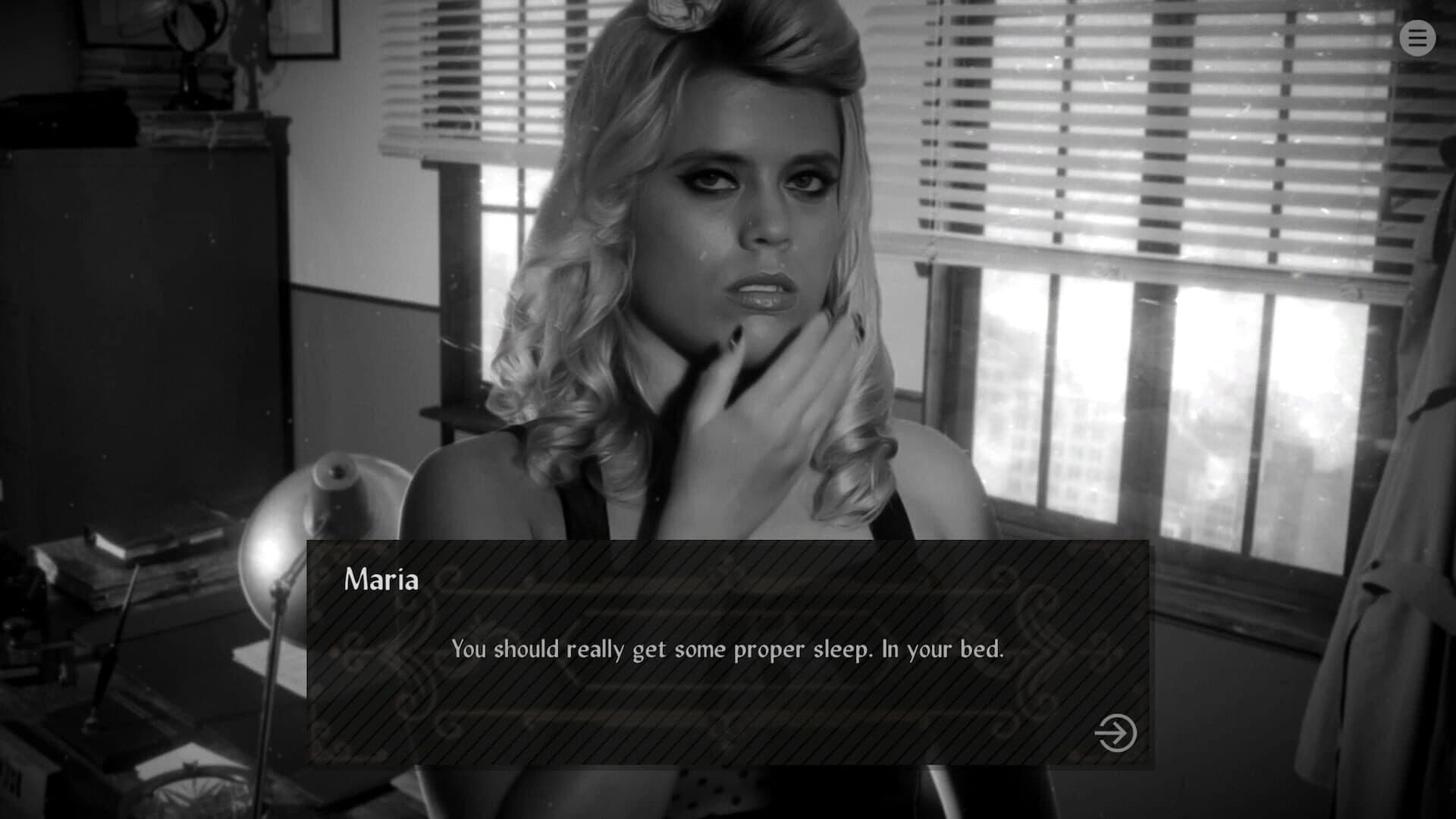The width and height of the screenshot is (1456, 819).
Task: Open game options via the circular menu icon
Action: click(1417, 39)
